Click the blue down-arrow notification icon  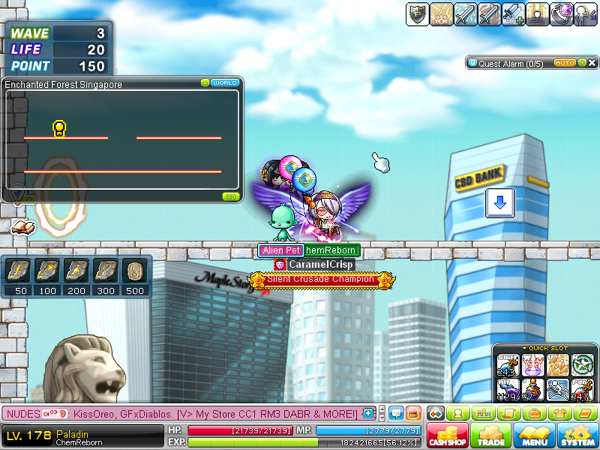pos(500,203)
